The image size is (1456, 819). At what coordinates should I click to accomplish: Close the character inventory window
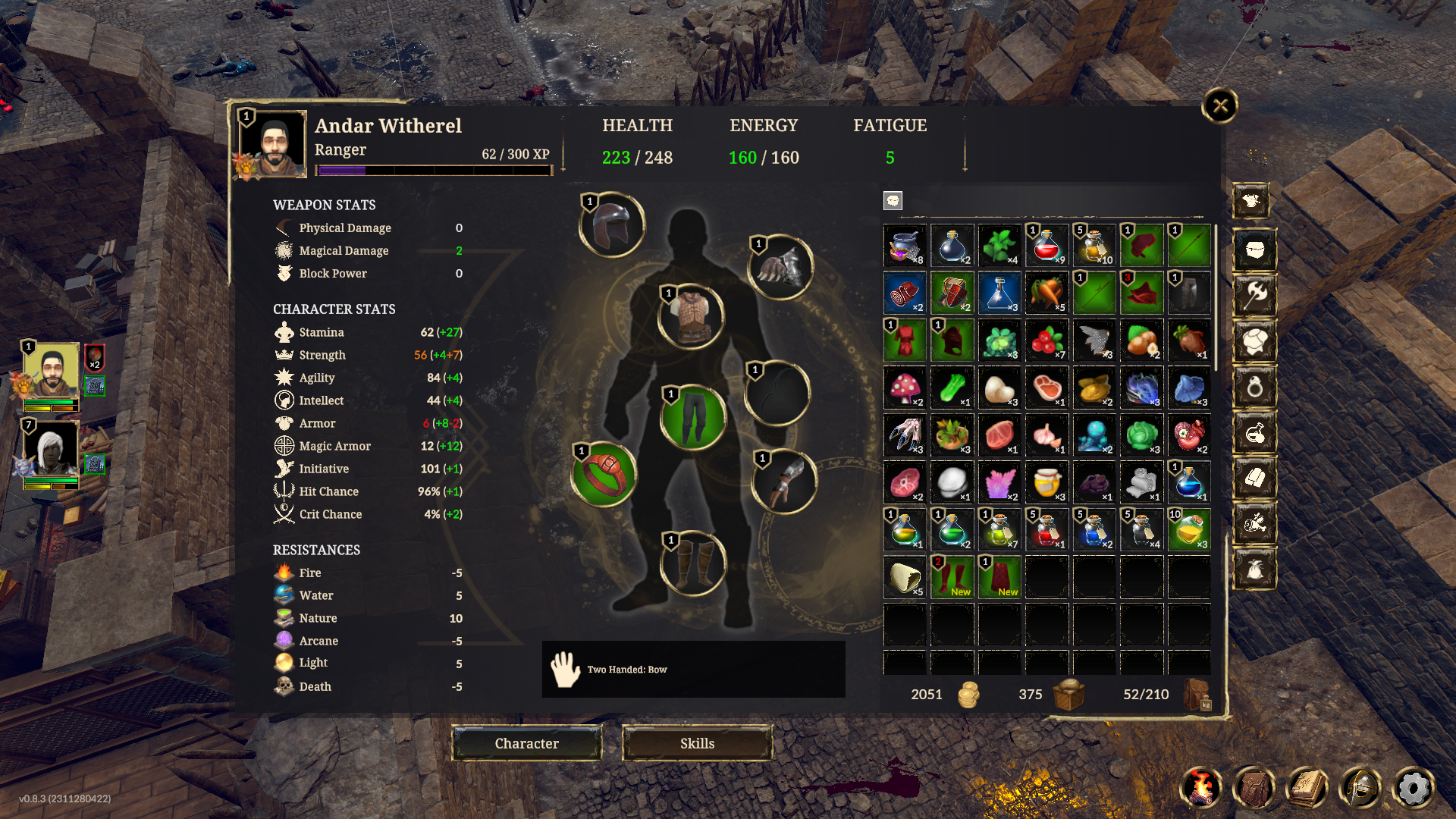(x=1219, y=105)
